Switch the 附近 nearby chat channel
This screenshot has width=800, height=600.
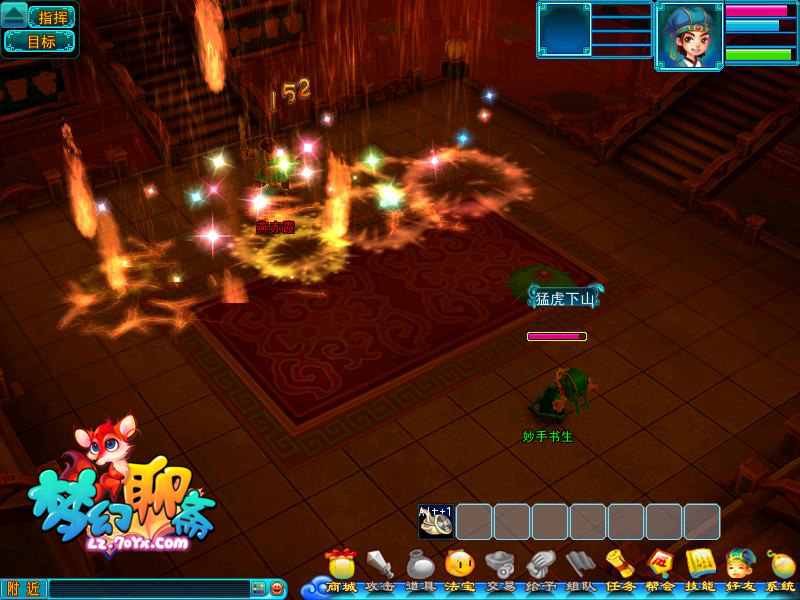(x=24, y=589)
